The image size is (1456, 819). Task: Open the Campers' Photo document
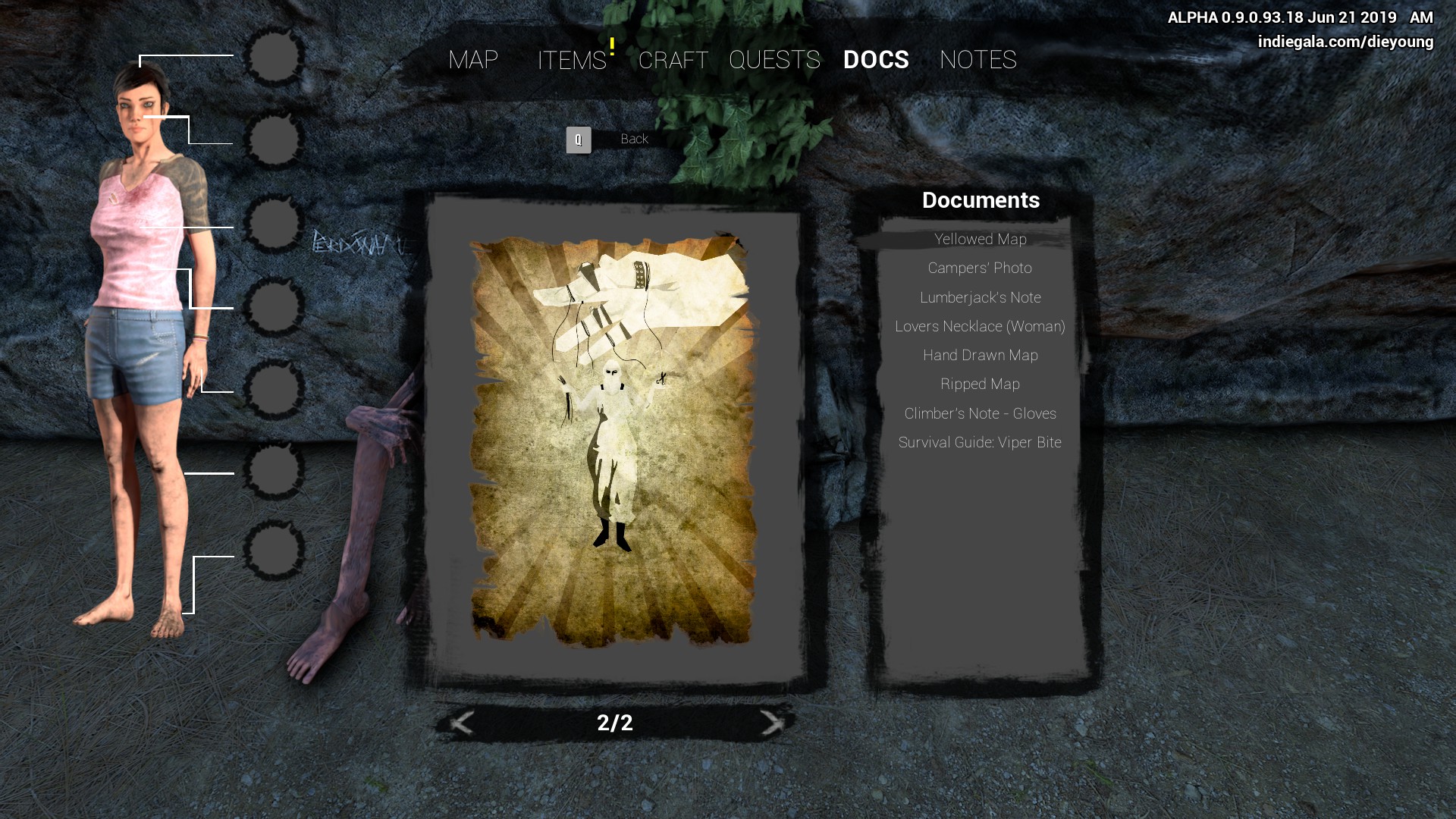980,268
